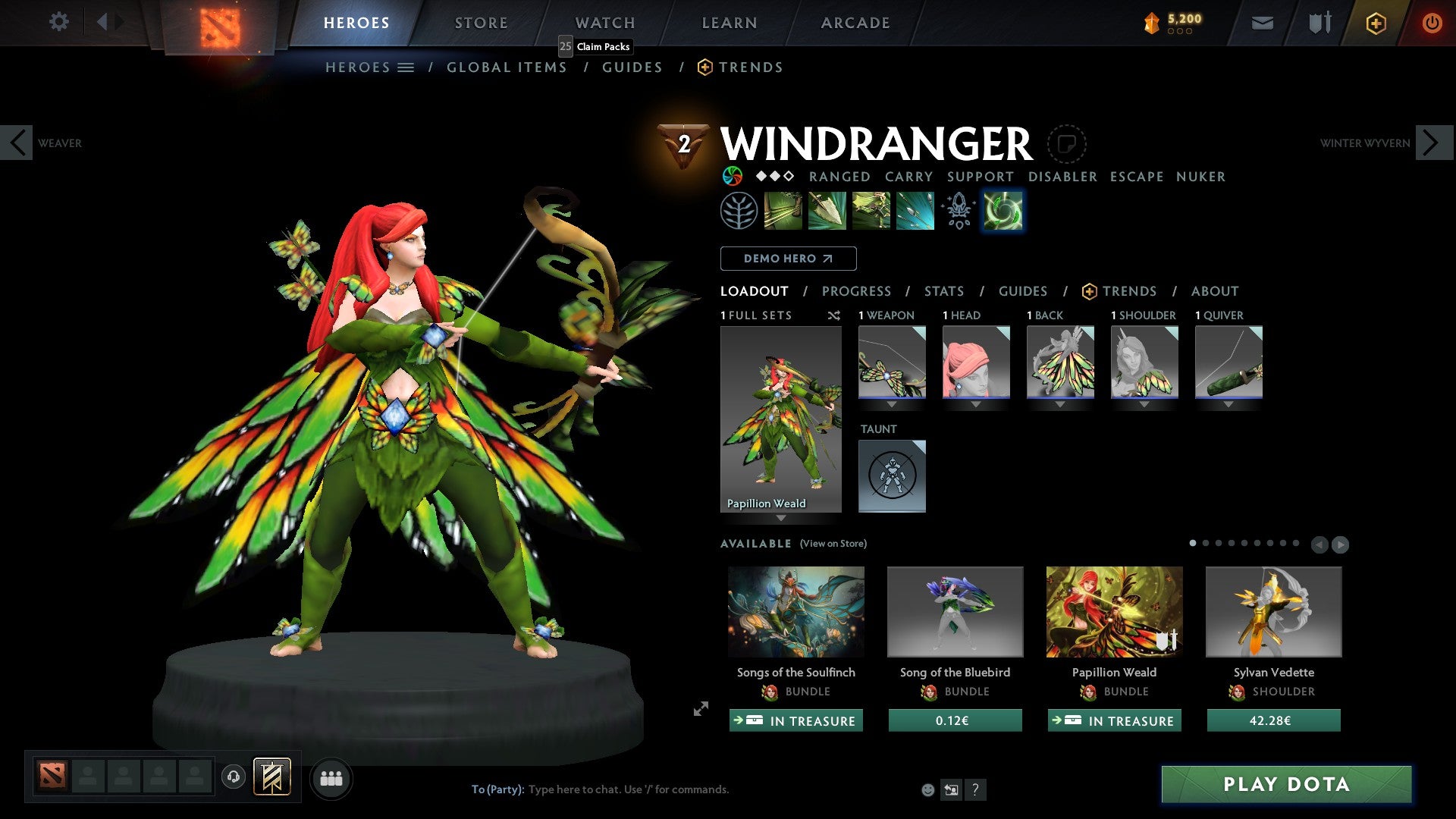Click the power button to exit
This screenshot has width=1456, height=819.
click(x=1432, y=23)
